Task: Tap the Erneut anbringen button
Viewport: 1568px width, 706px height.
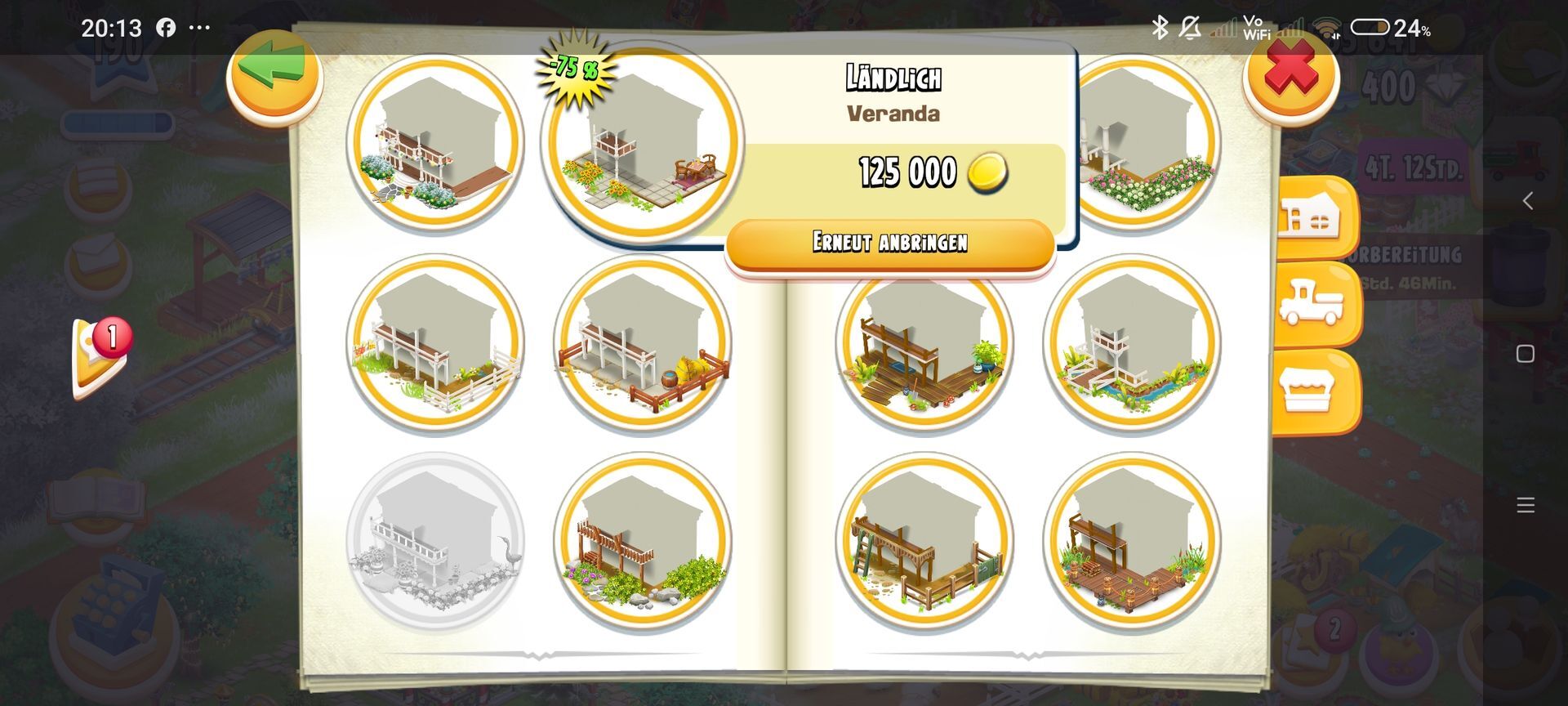Action: point(890,244)
